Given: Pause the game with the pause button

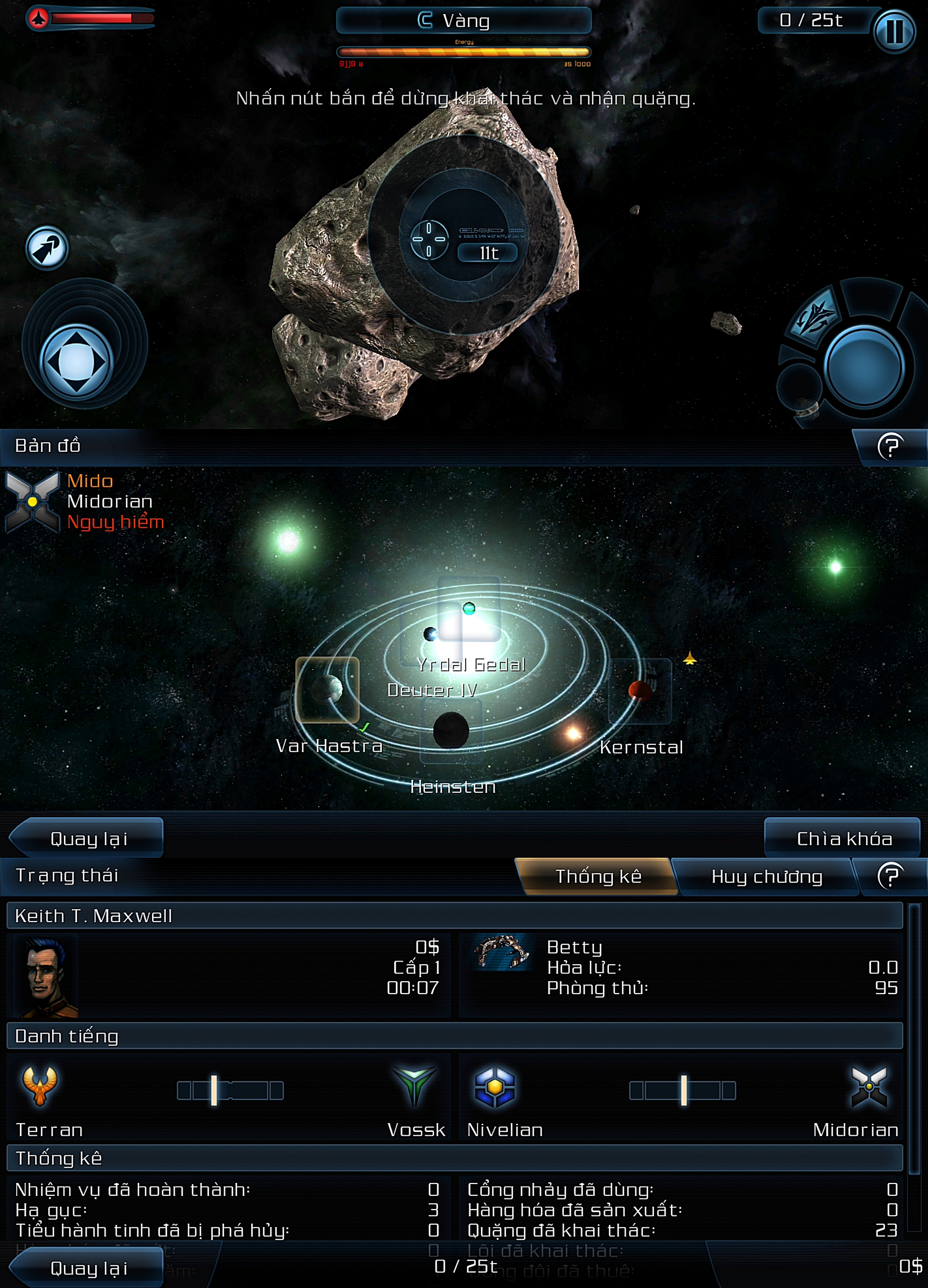Looking at the screenshot, I should (894, 32).
